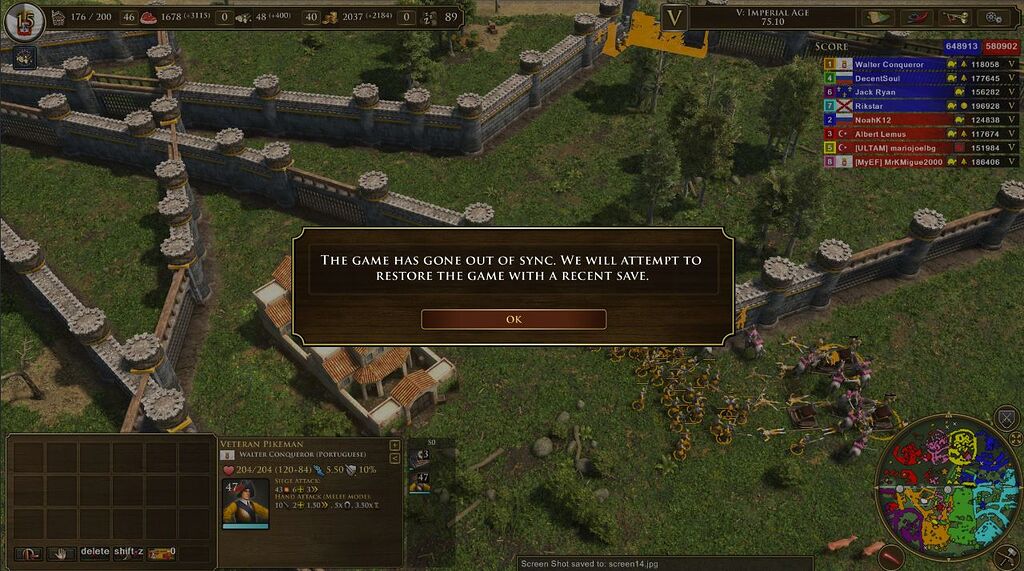This screenshot has height=571, width=1024.
Task: Toggle the hand stance command button
Action: coord(62,552)
